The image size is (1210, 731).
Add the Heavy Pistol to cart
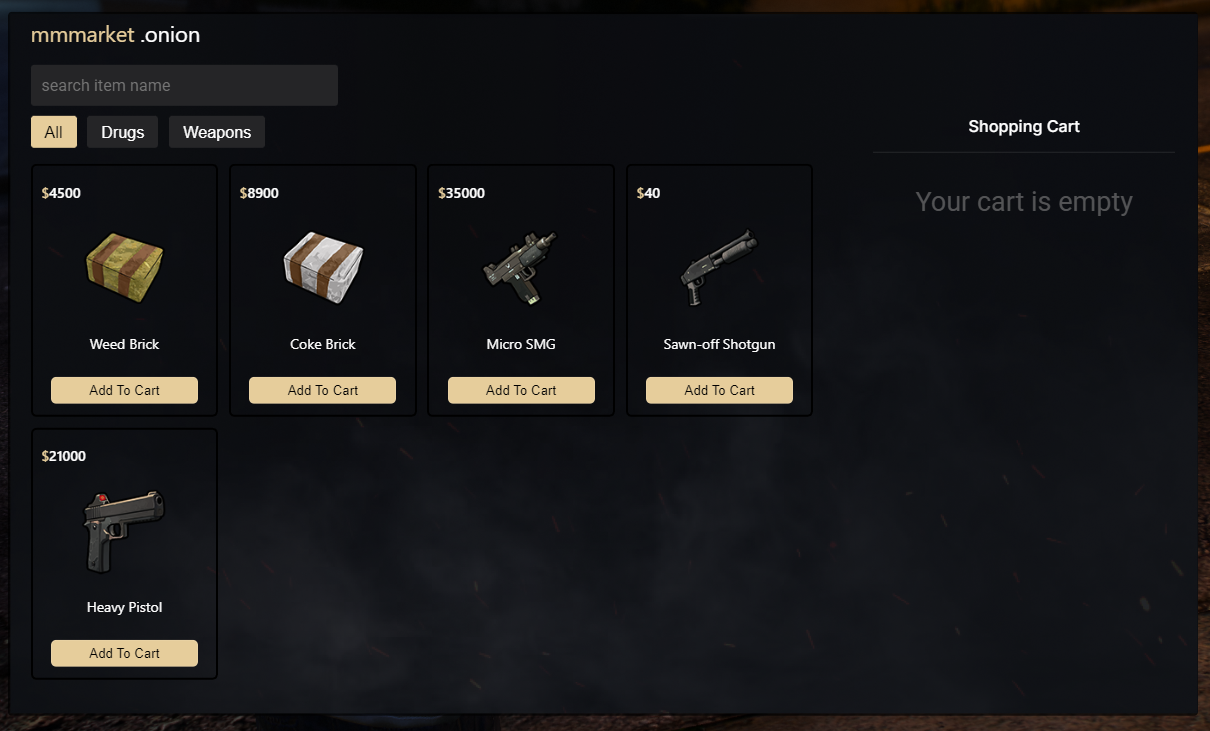click(124, 653)
